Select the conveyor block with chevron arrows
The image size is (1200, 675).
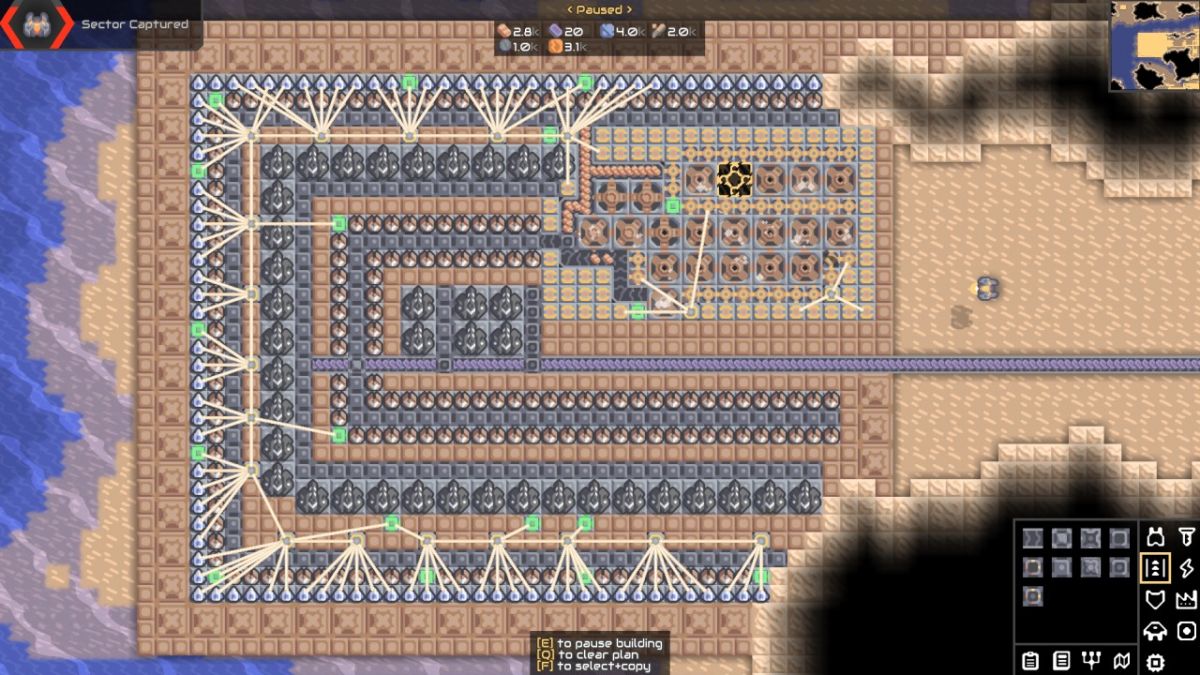coord(1033,539)
